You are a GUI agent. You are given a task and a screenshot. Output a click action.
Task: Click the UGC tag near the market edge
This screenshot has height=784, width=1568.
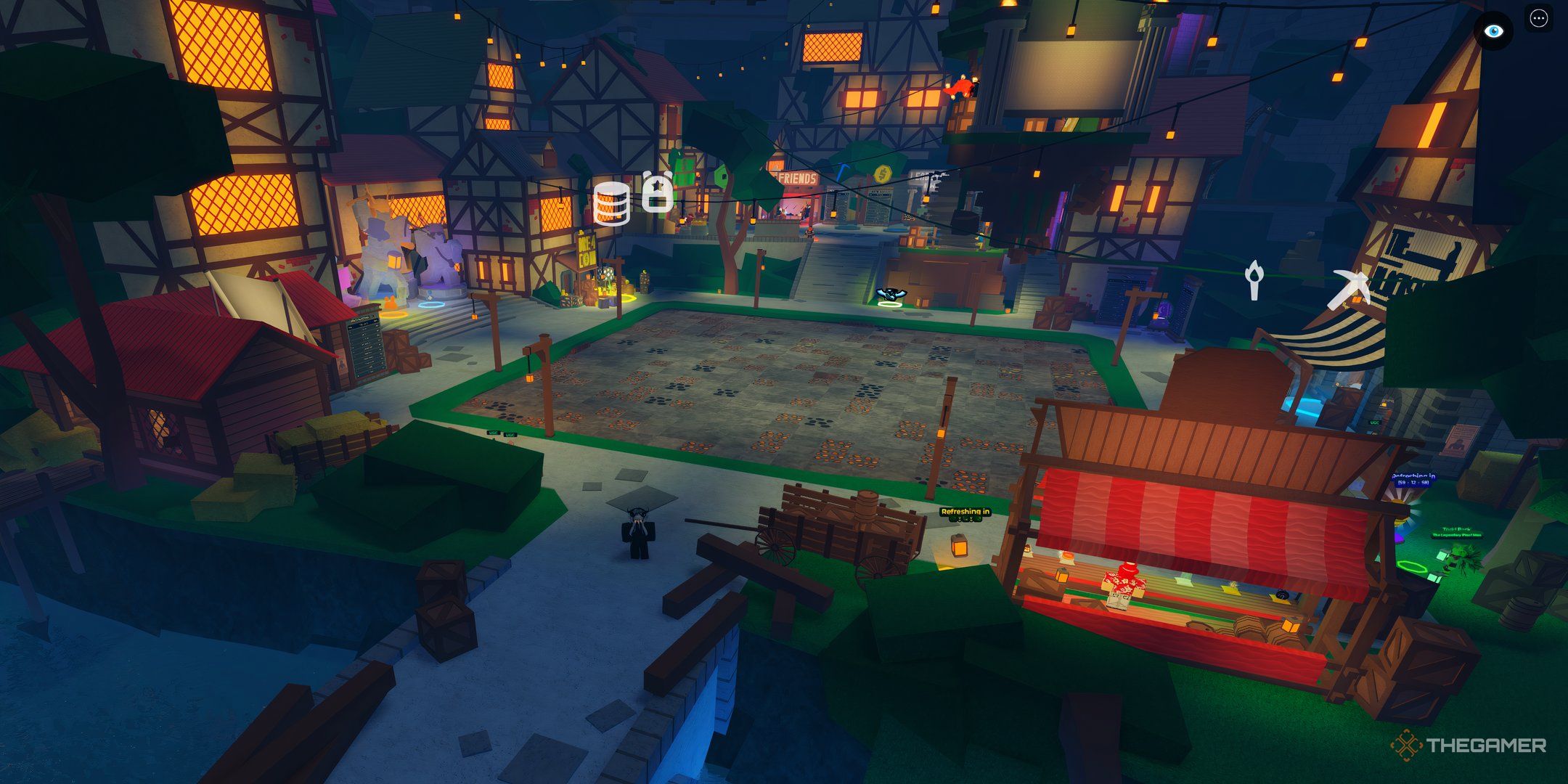click(x=492, y=434)
